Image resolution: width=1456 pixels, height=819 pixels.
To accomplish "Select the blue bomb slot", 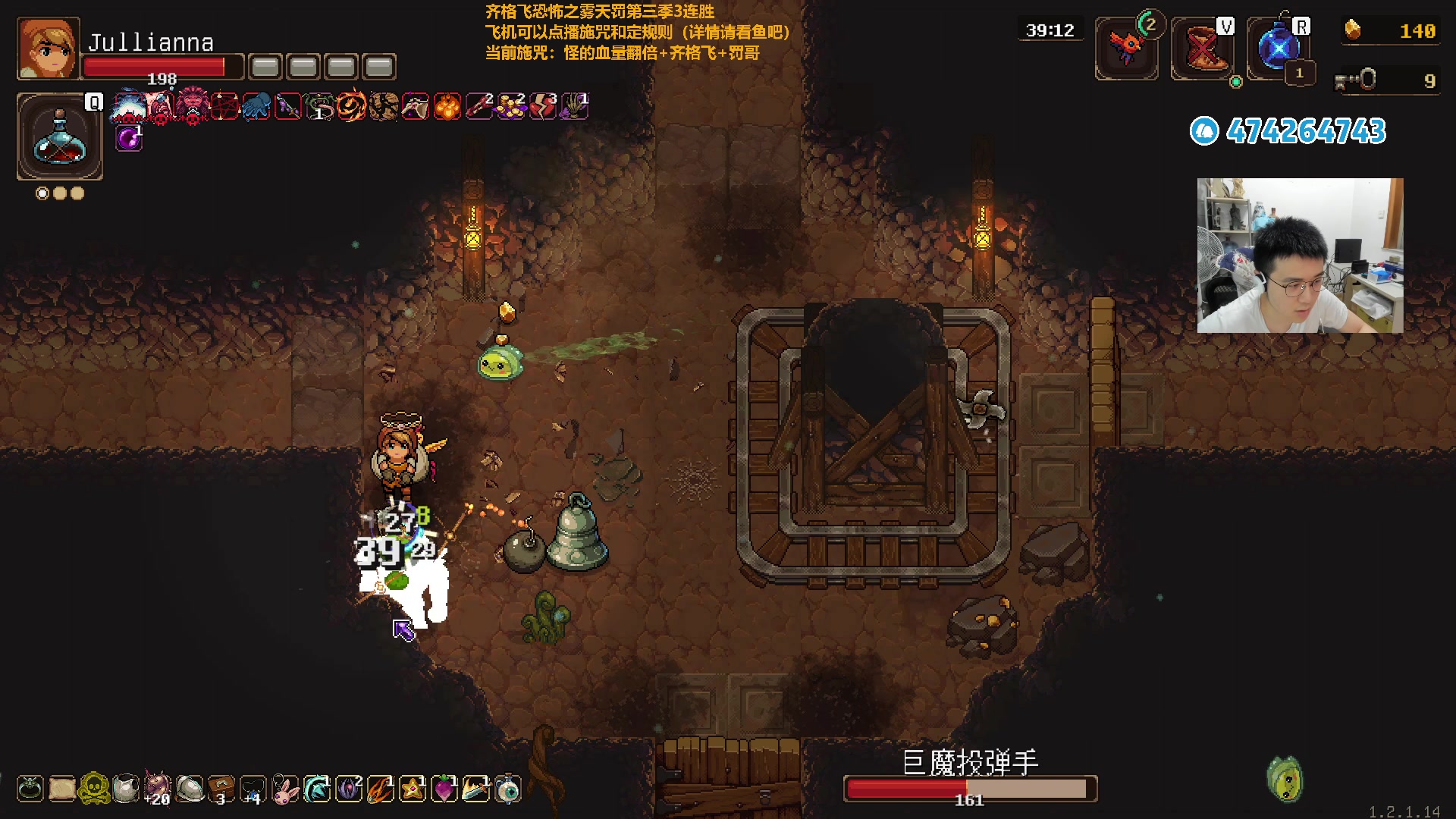I will [x=1278, y=49].
